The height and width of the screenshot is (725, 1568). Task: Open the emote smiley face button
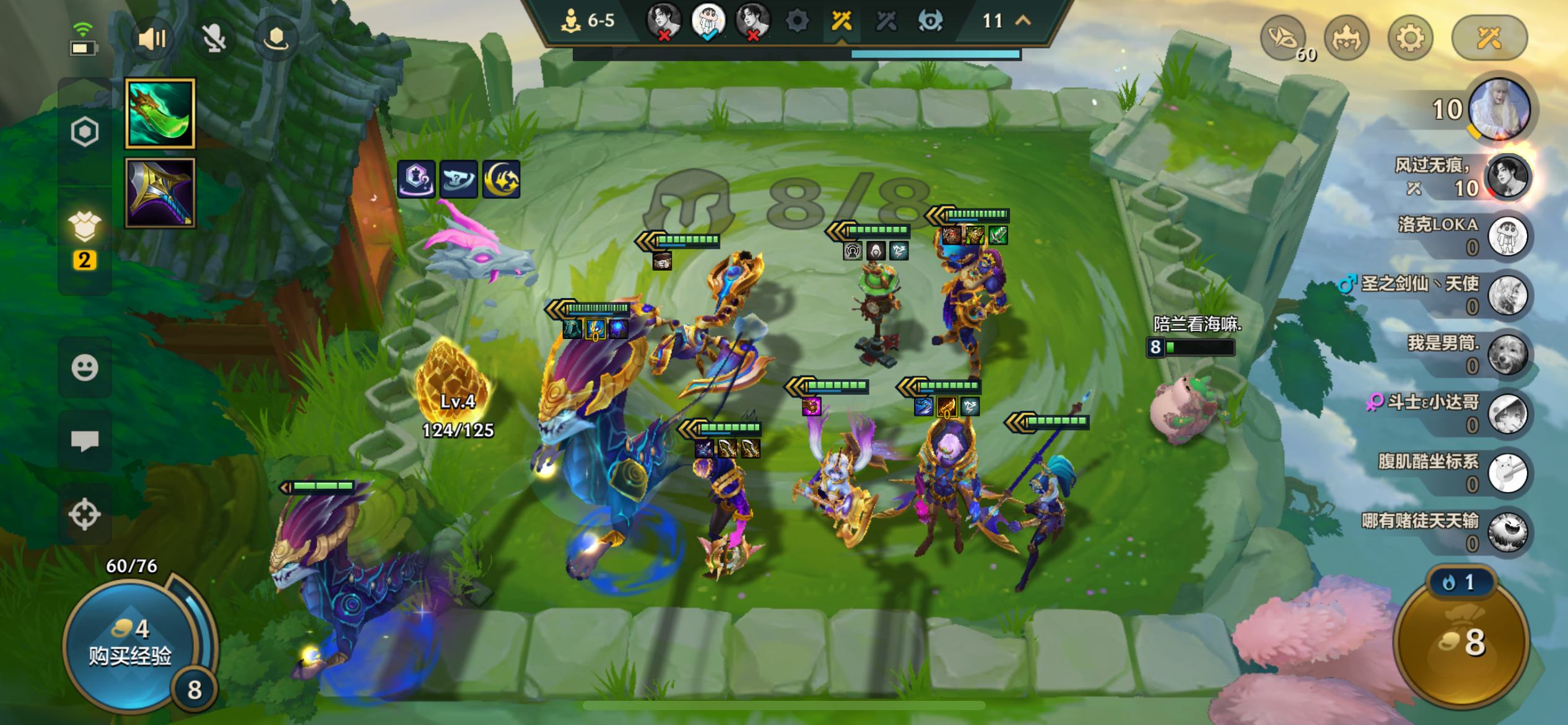(85, 367)
